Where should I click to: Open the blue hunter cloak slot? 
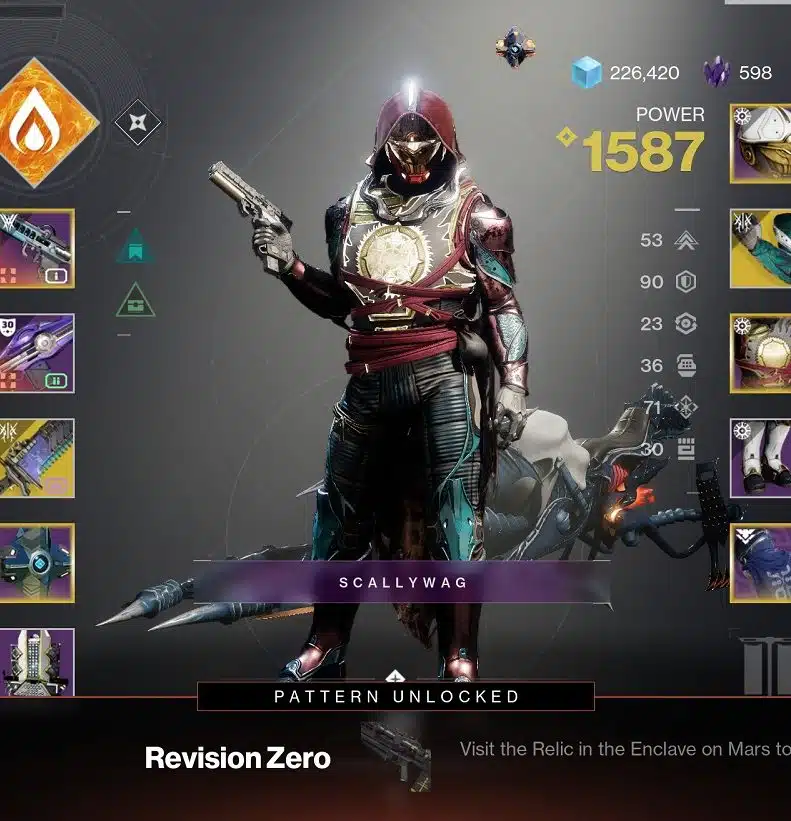762,562
